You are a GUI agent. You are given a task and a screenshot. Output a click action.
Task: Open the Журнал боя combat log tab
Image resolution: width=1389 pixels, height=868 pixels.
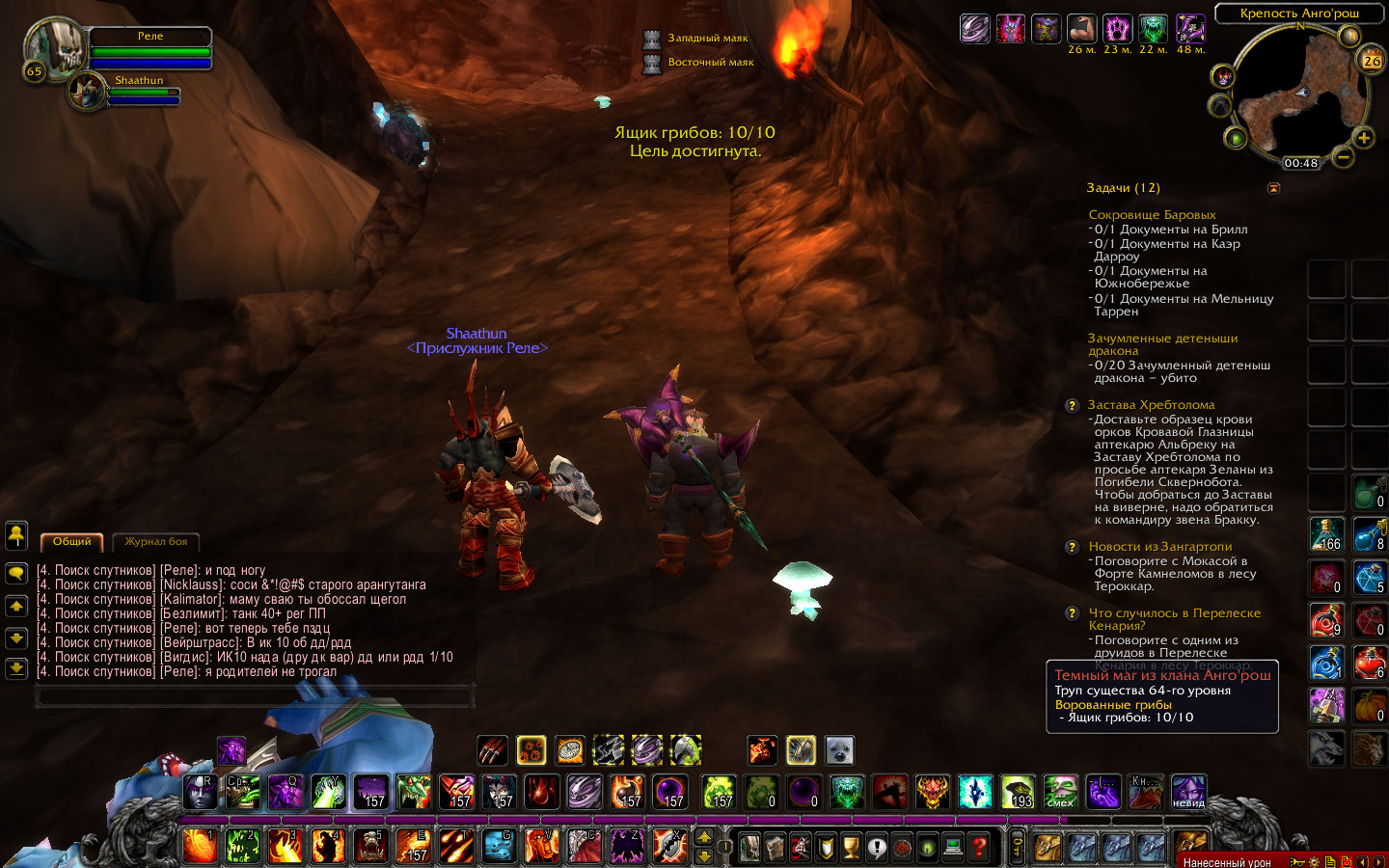coord(156,541)
